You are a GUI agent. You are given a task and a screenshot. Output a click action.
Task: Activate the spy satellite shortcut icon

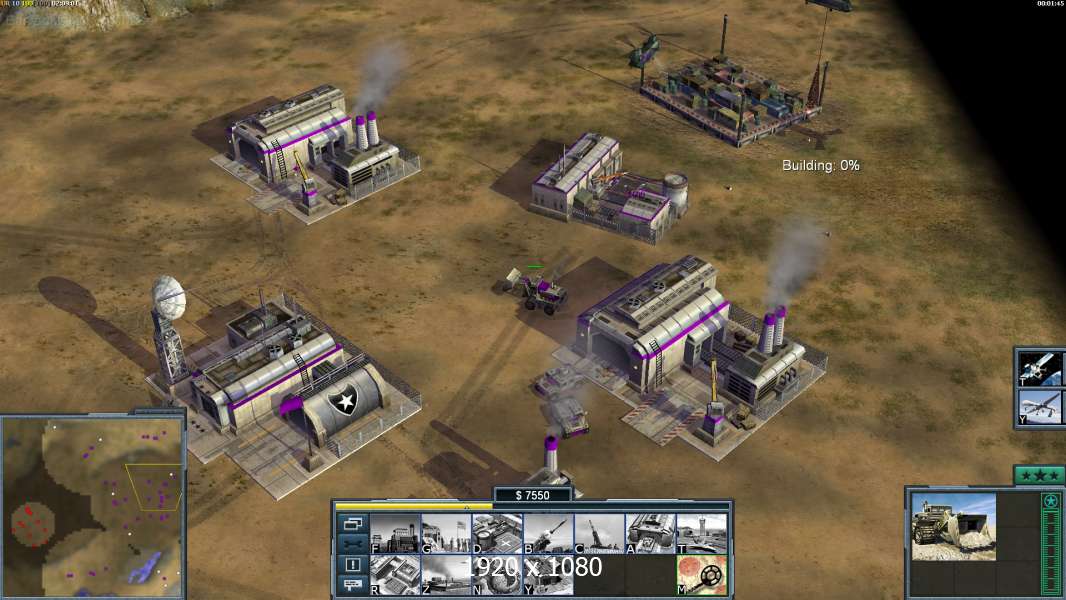[1039, 369]
